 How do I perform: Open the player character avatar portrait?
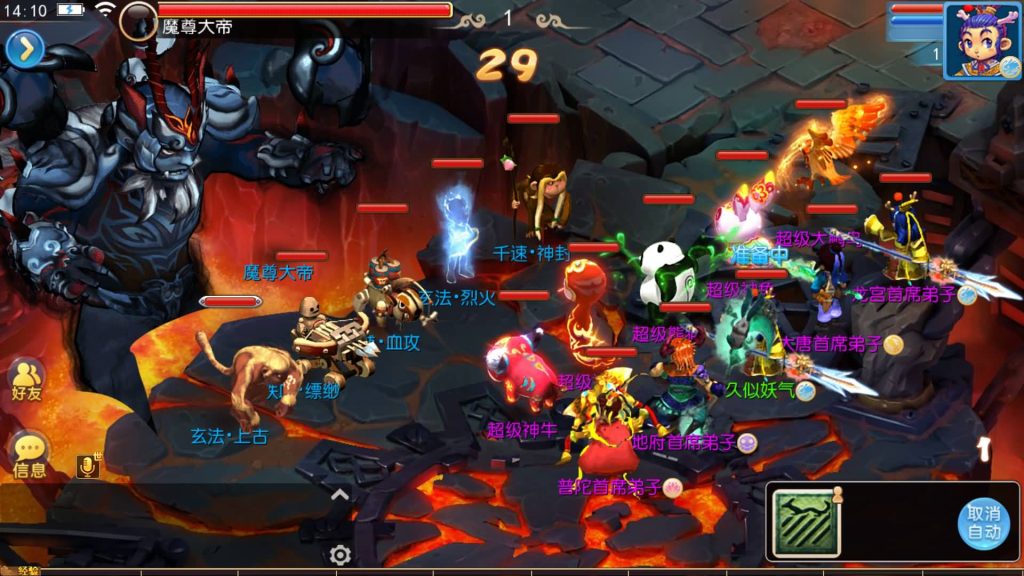[982, 40]
